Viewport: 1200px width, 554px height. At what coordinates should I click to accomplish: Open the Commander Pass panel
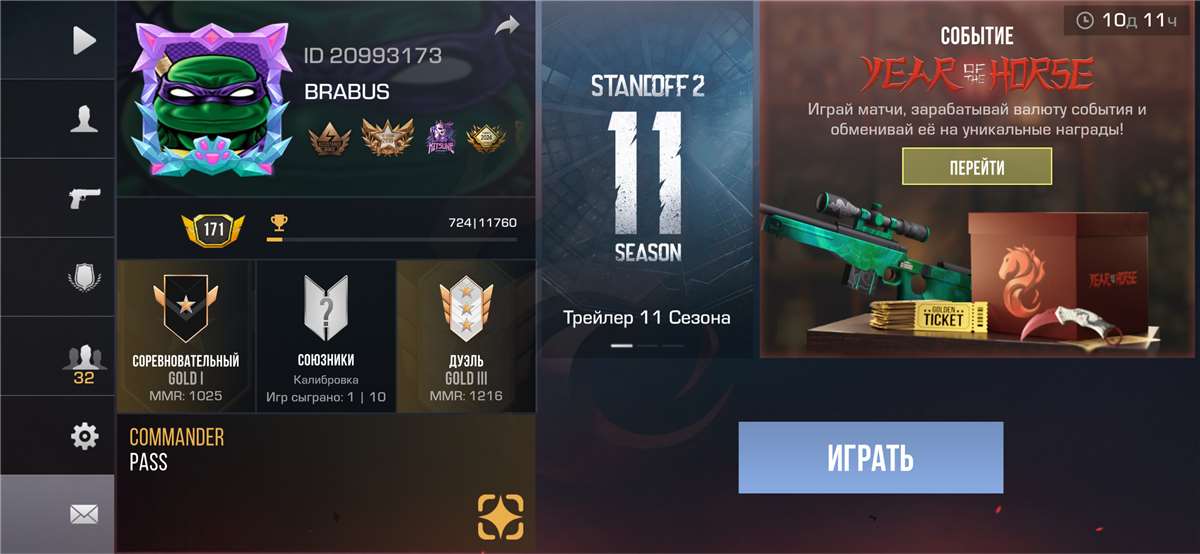click(326, 483)
